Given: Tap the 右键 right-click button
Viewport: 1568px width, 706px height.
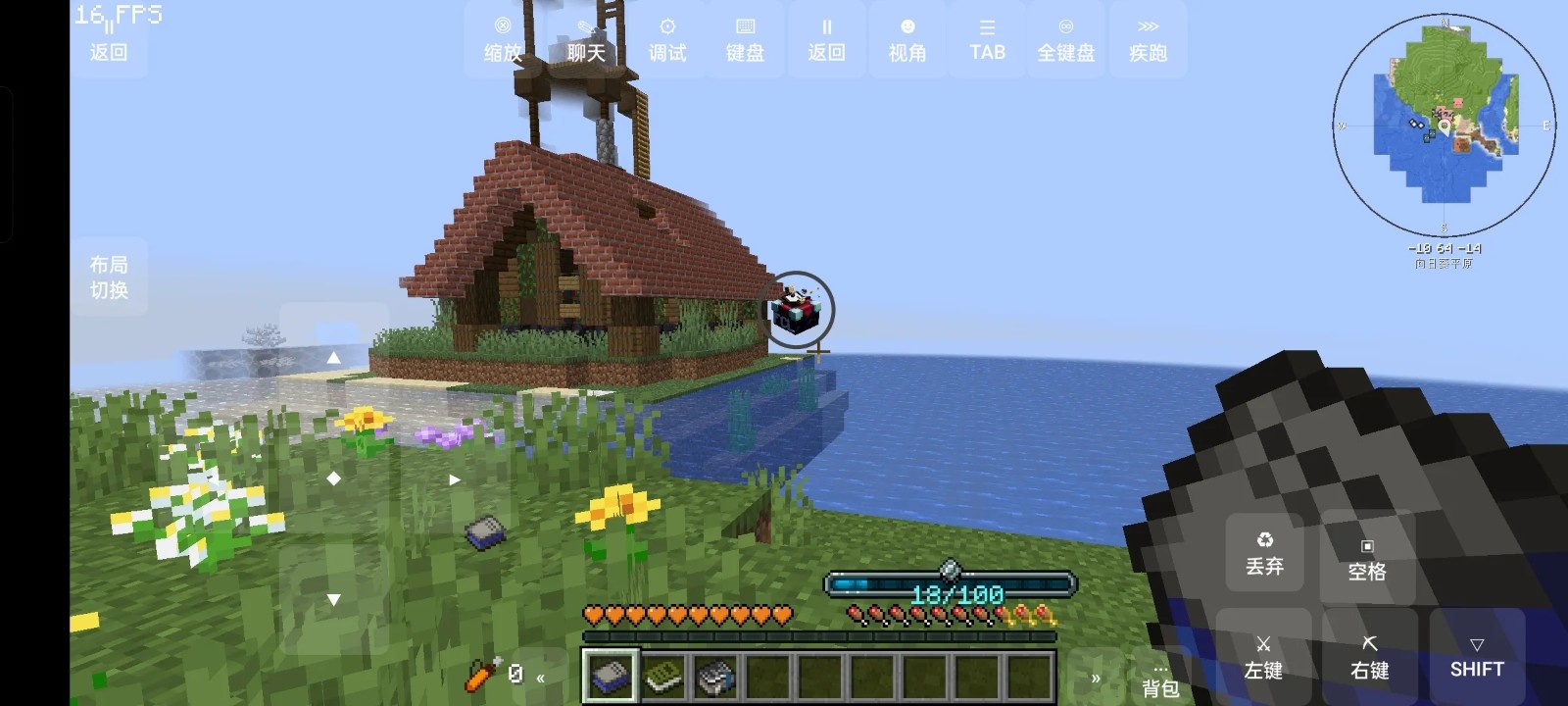Looking at the screenshot, I should click(1369, 658).
